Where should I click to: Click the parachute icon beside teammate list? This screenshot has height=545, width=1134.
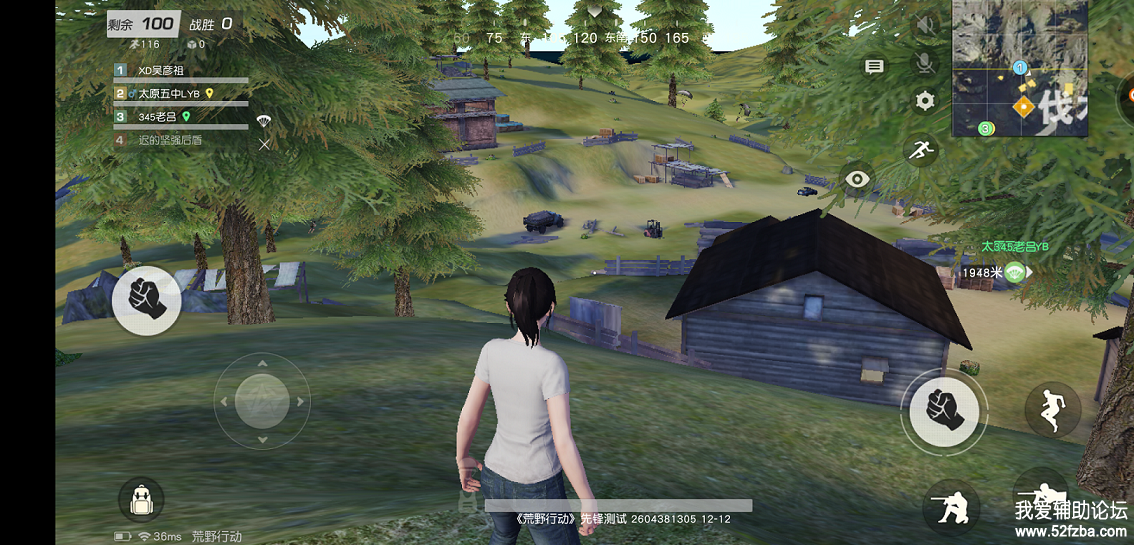click(x=264, y=121)
